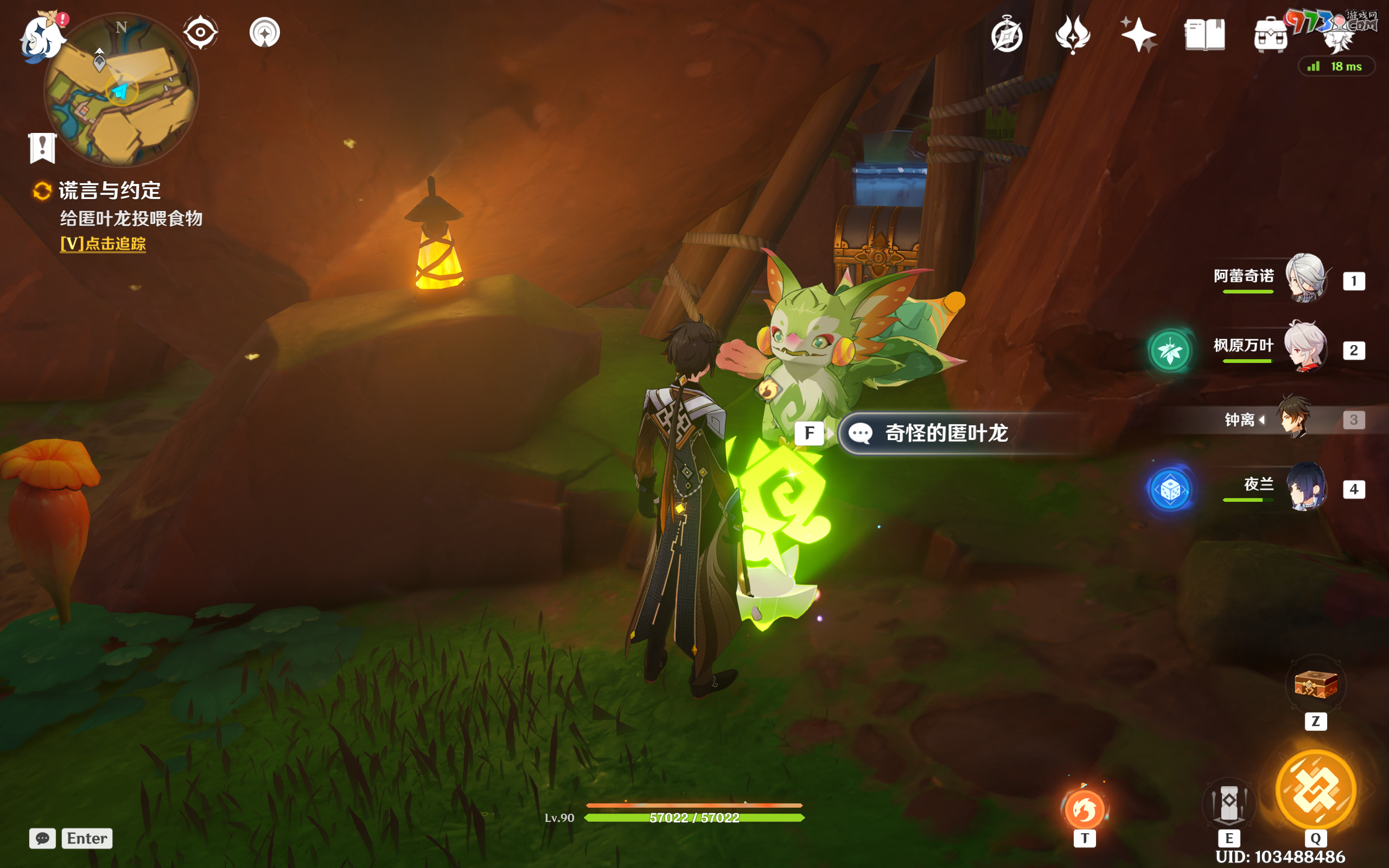This screenshot has width=1389, height=868.
Task: Open the events compass icon
Action: pos(1006,34)
